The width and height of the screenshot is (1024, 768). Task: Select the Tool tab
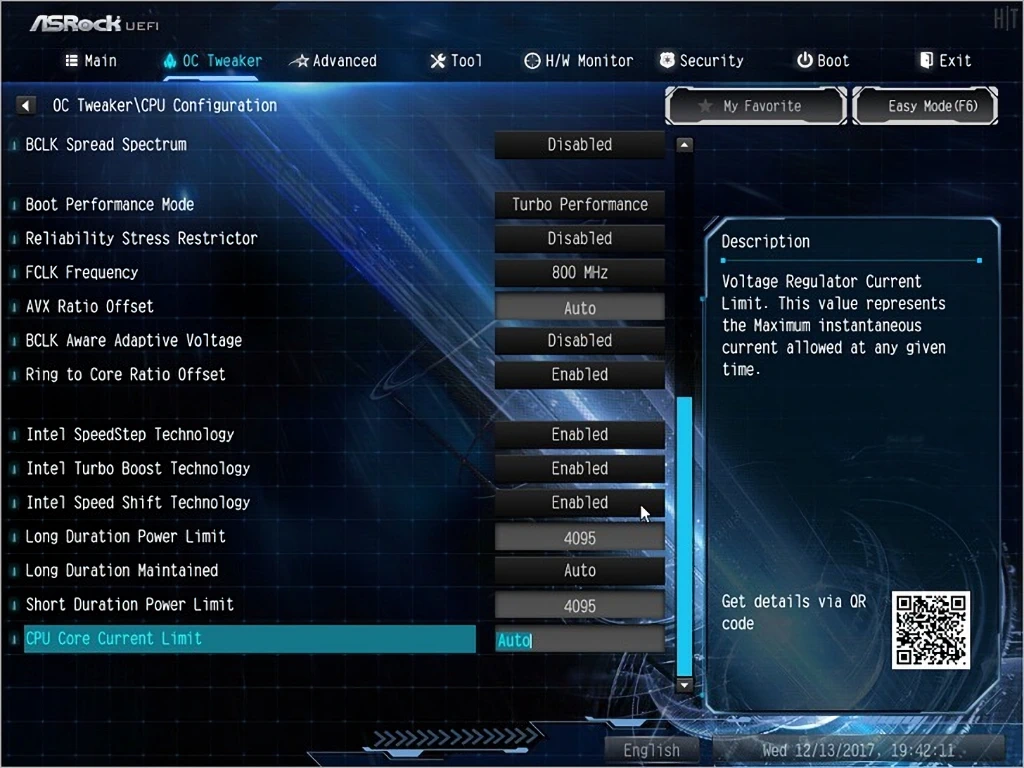click(x=456, y=61)
